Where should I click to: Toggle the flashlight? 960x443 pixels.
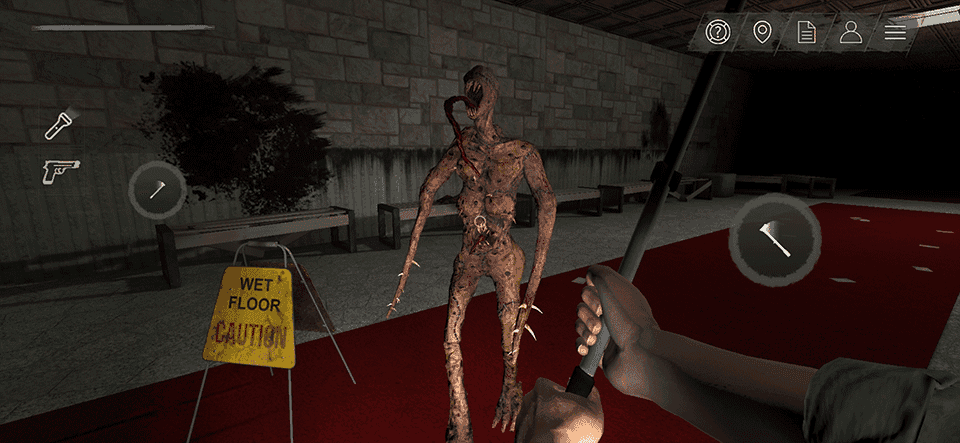click(x=60, y=125)
